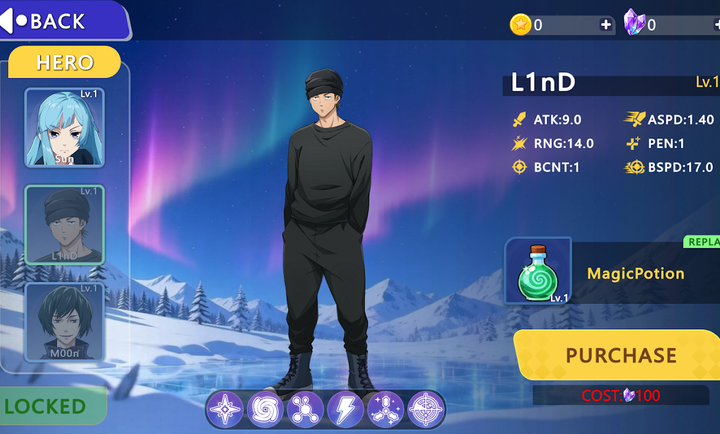Click the REPLACE tag above MagicPotion
Screen dimensions: 720x434
tap(702, 242)
